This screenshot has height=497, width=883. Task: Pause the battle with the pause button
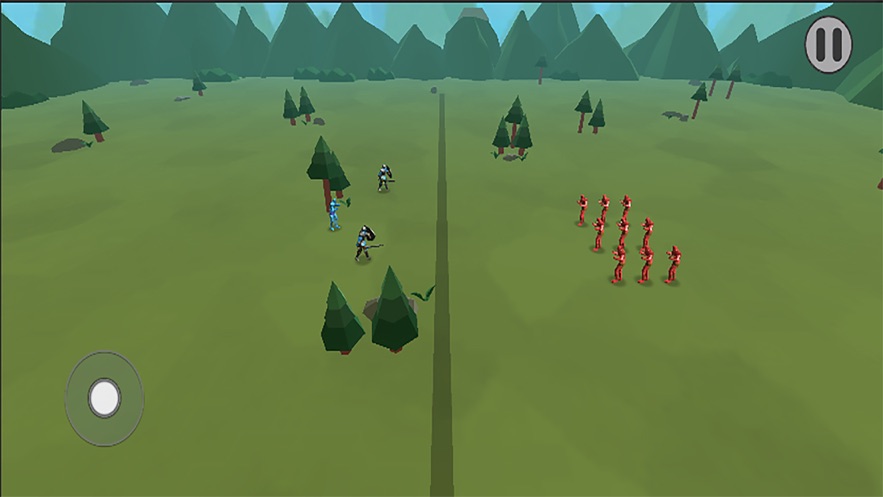(828, 44)
